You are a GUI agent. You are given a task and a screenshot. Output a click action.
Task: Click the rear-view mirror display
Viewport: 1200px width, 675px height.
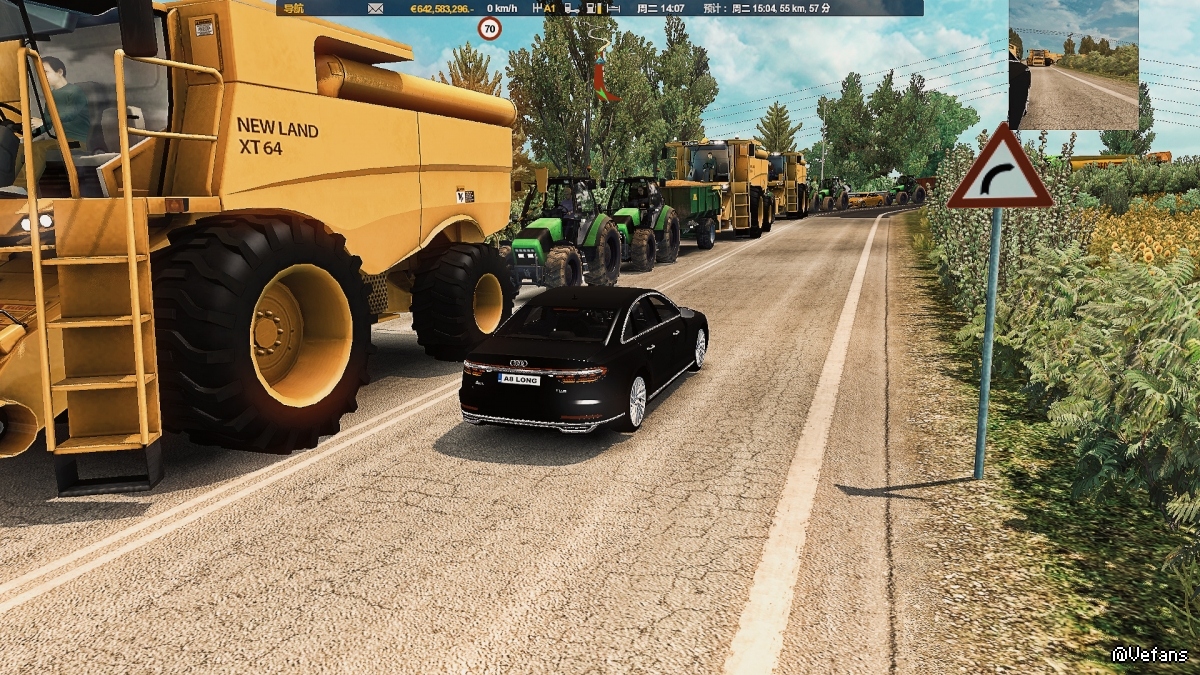(1073, 65)
